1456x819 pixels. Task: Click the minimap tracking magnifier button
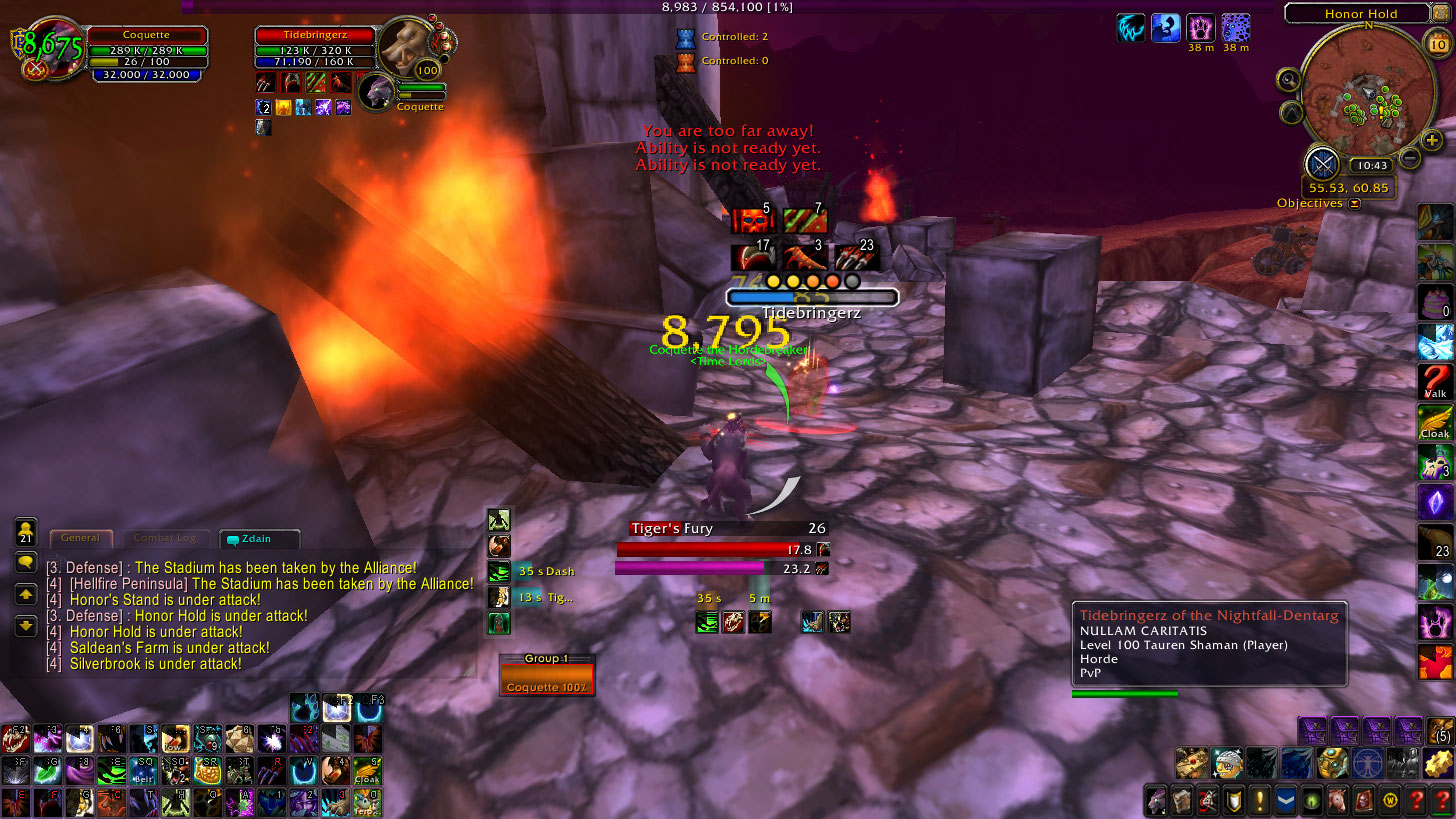pos(1288,80)
